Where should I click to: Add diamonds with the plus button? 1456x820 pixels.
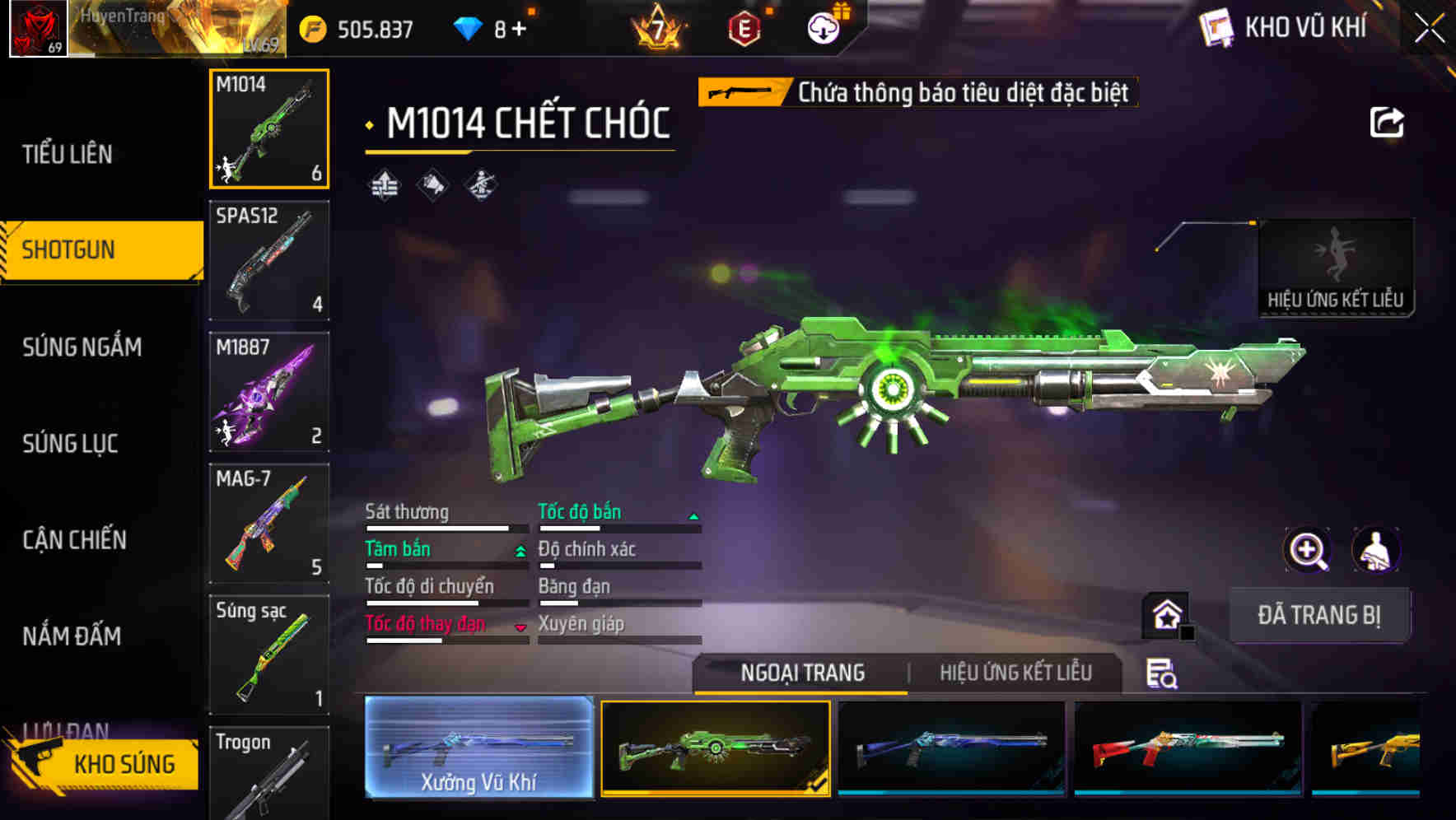point(519,30)
